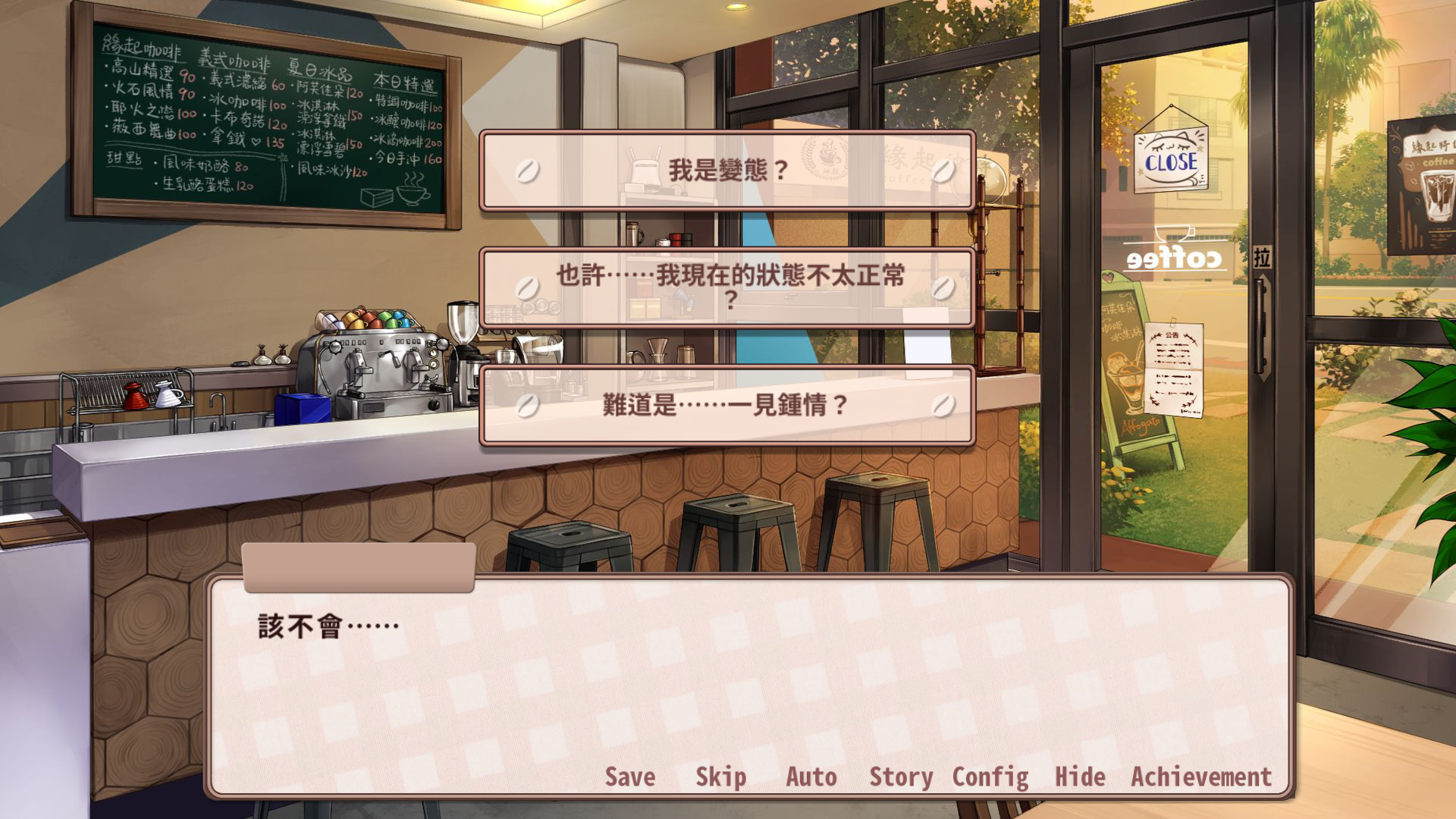Enable Skip mode in the bottom bar
This screenshot has height=819, width=1456.
tap(720, 777)
